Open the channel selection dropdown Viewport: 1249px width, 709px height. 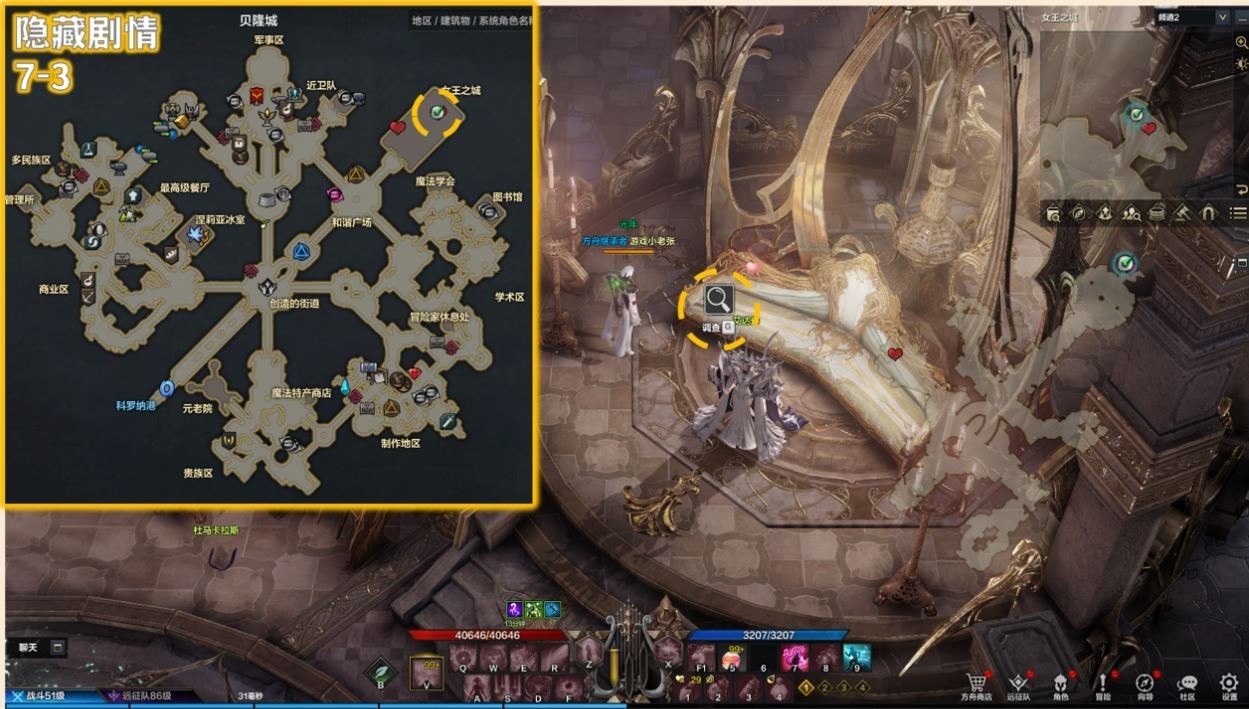(1222, 17)
